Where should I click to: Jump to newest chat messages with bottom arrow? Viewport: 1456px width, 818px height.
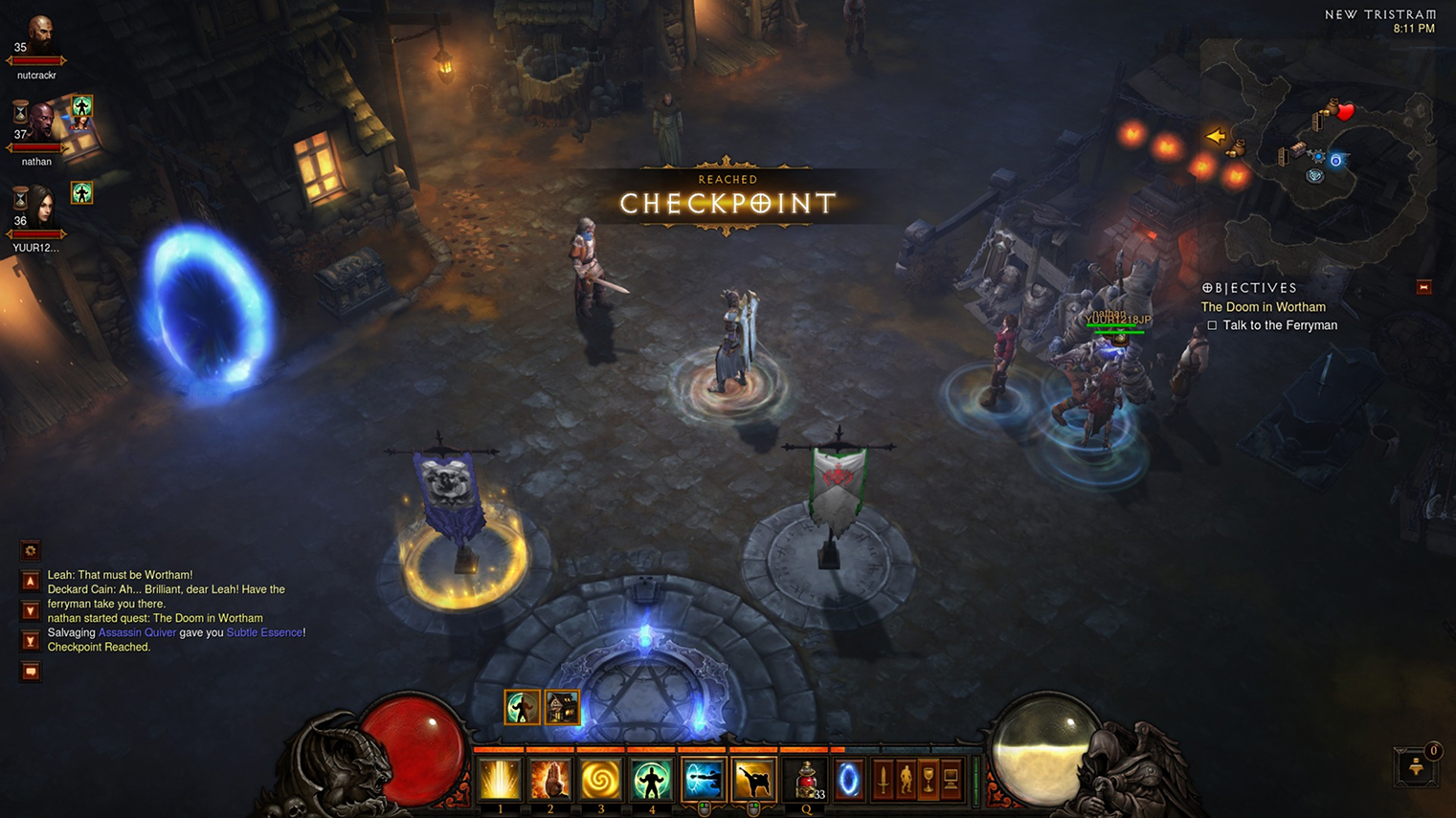pyautogui.click(x=30, y=640)
